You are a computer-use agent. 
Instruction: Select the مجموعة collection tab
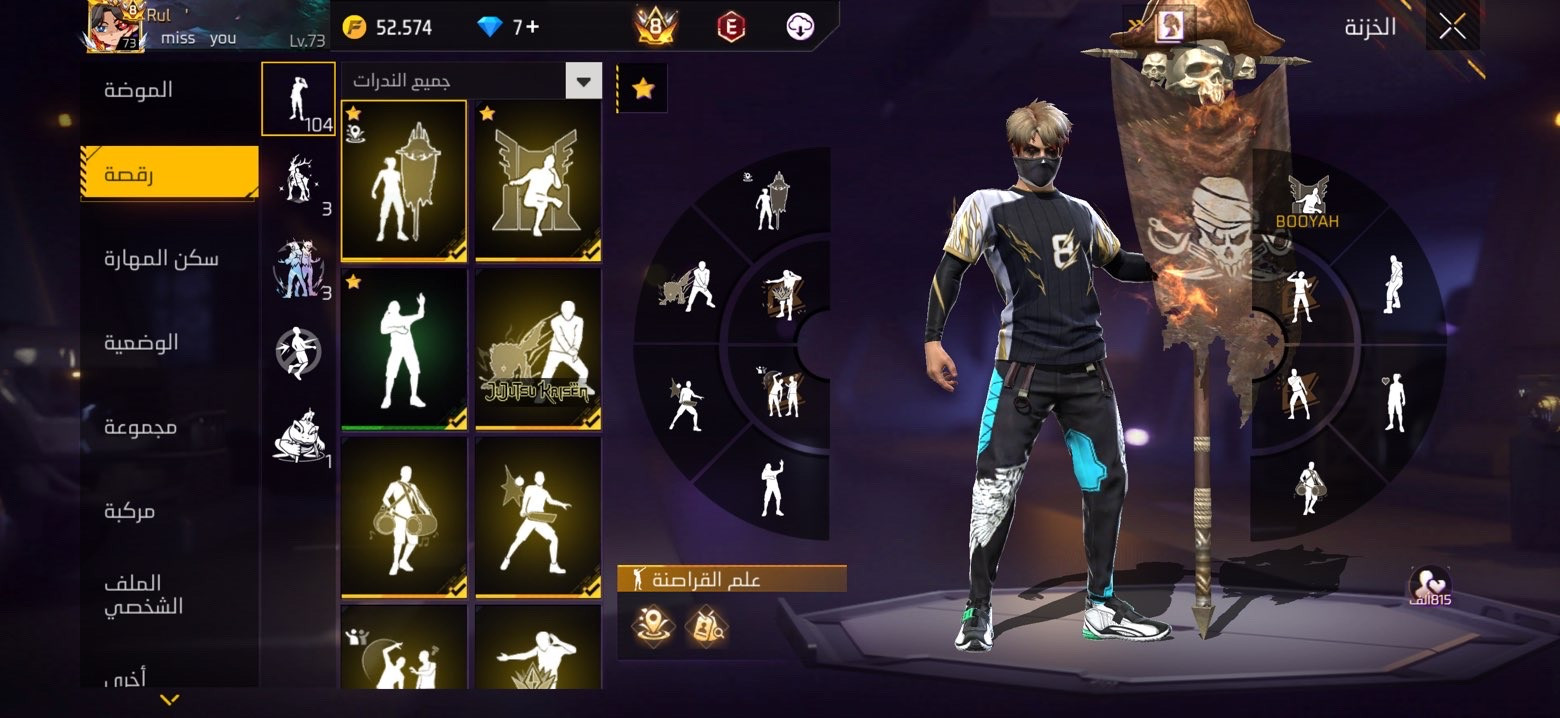pos(141,427)
